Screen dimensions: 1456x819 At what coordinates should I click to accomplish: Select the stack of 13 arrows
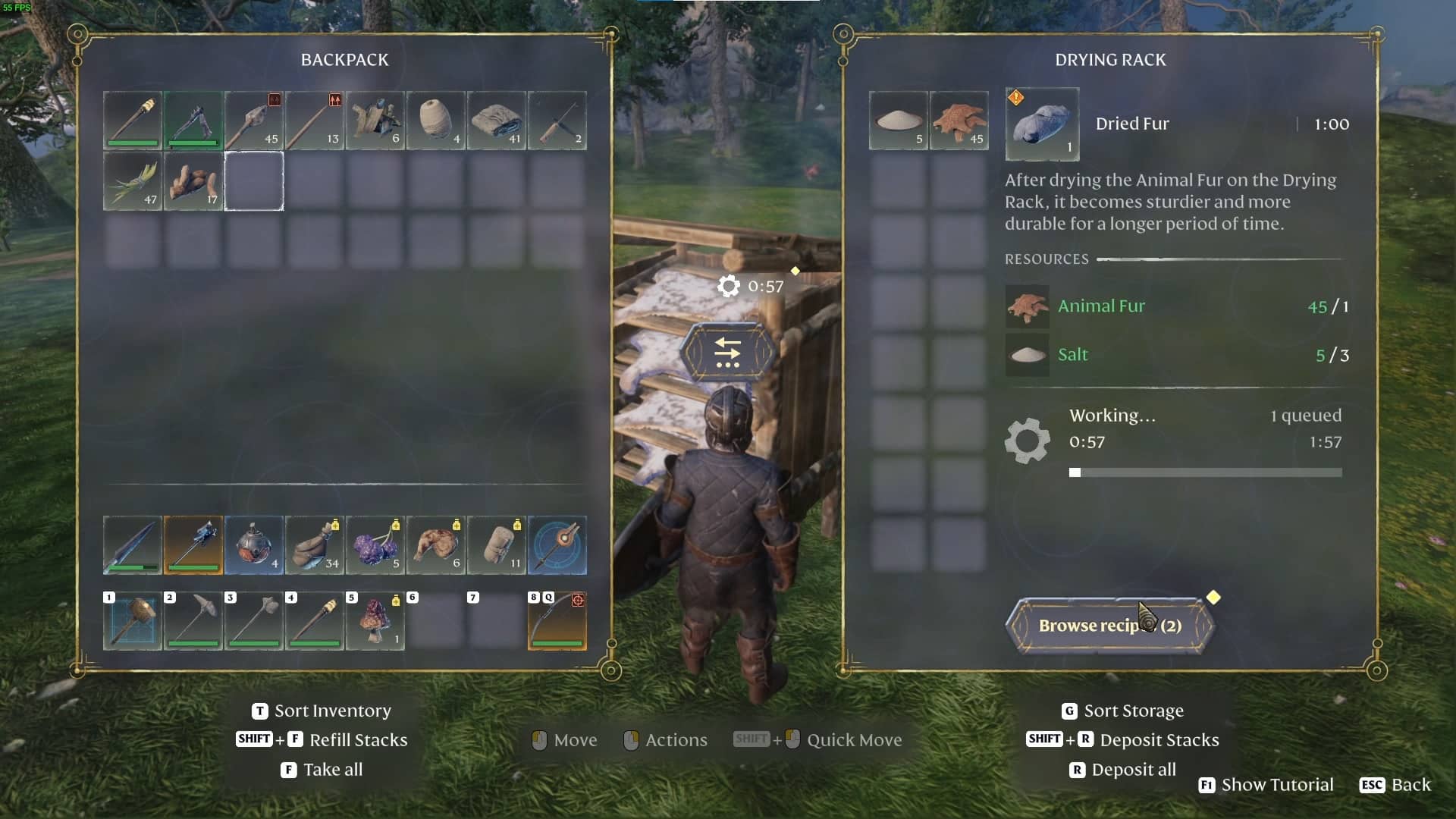click(315, 121)
